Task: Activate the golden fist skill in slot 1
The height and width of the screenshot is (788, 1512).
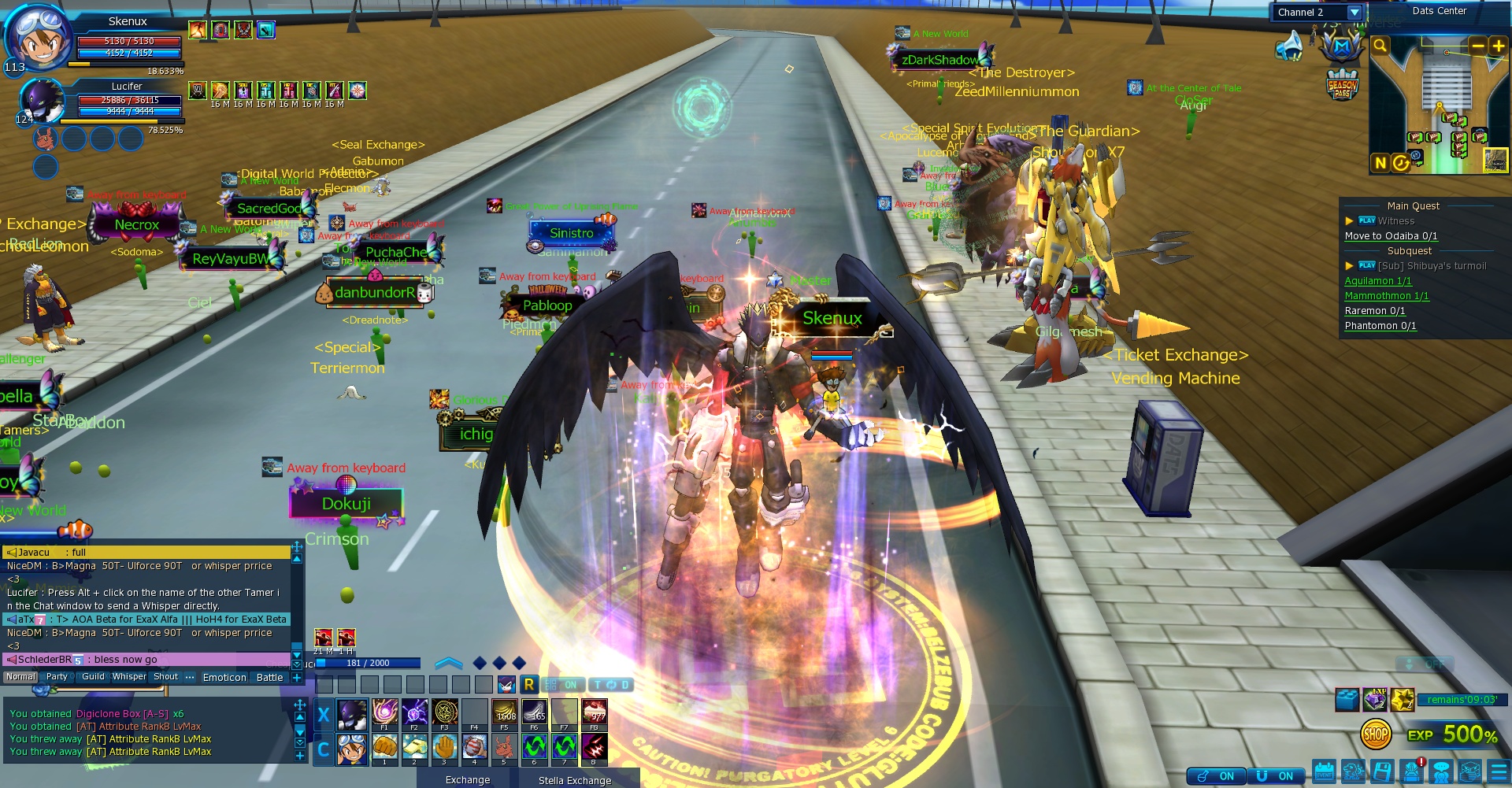Action: [x=384, y=747]
